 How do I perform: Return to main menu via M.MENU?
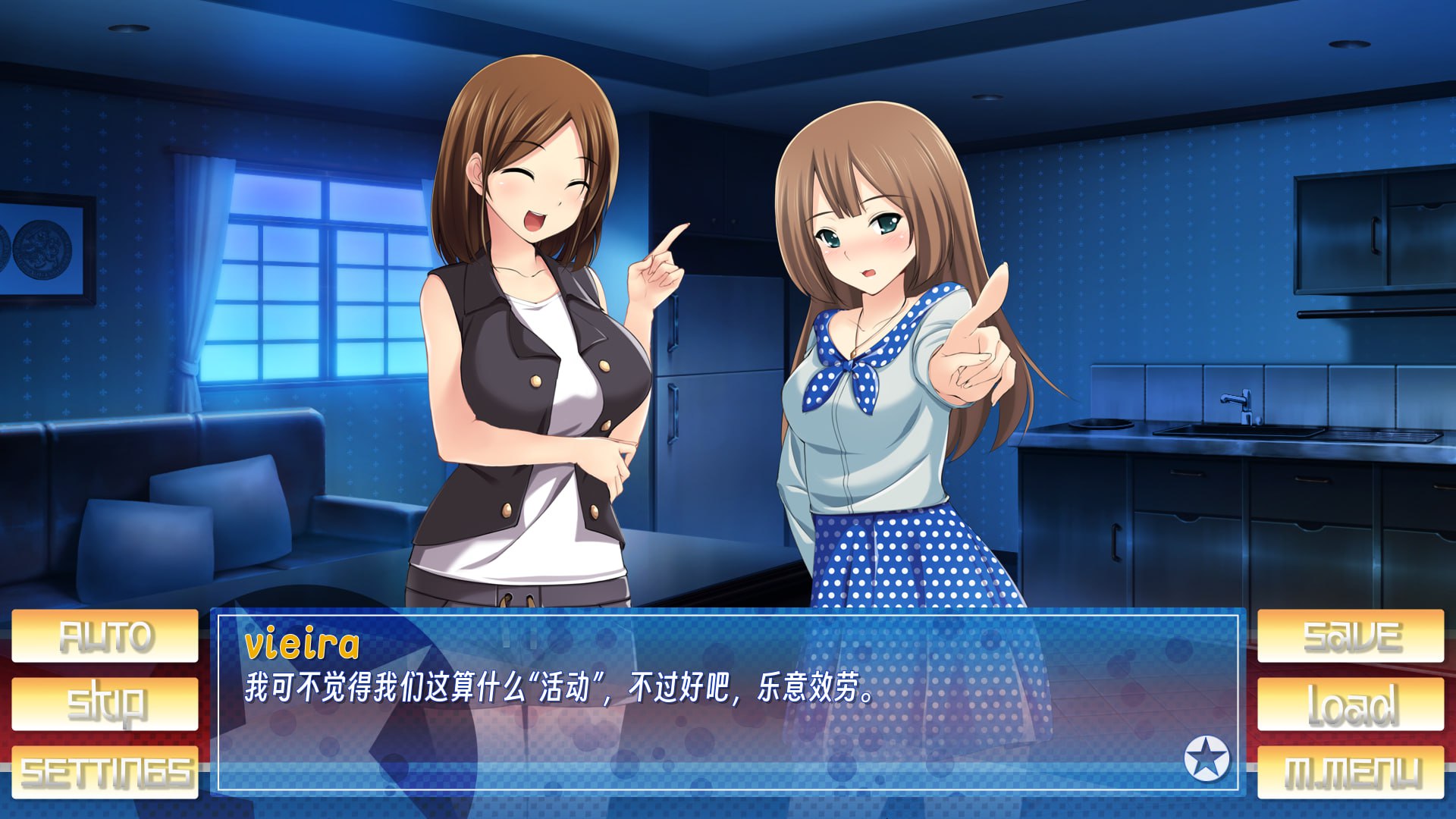tap(1351, 772)
